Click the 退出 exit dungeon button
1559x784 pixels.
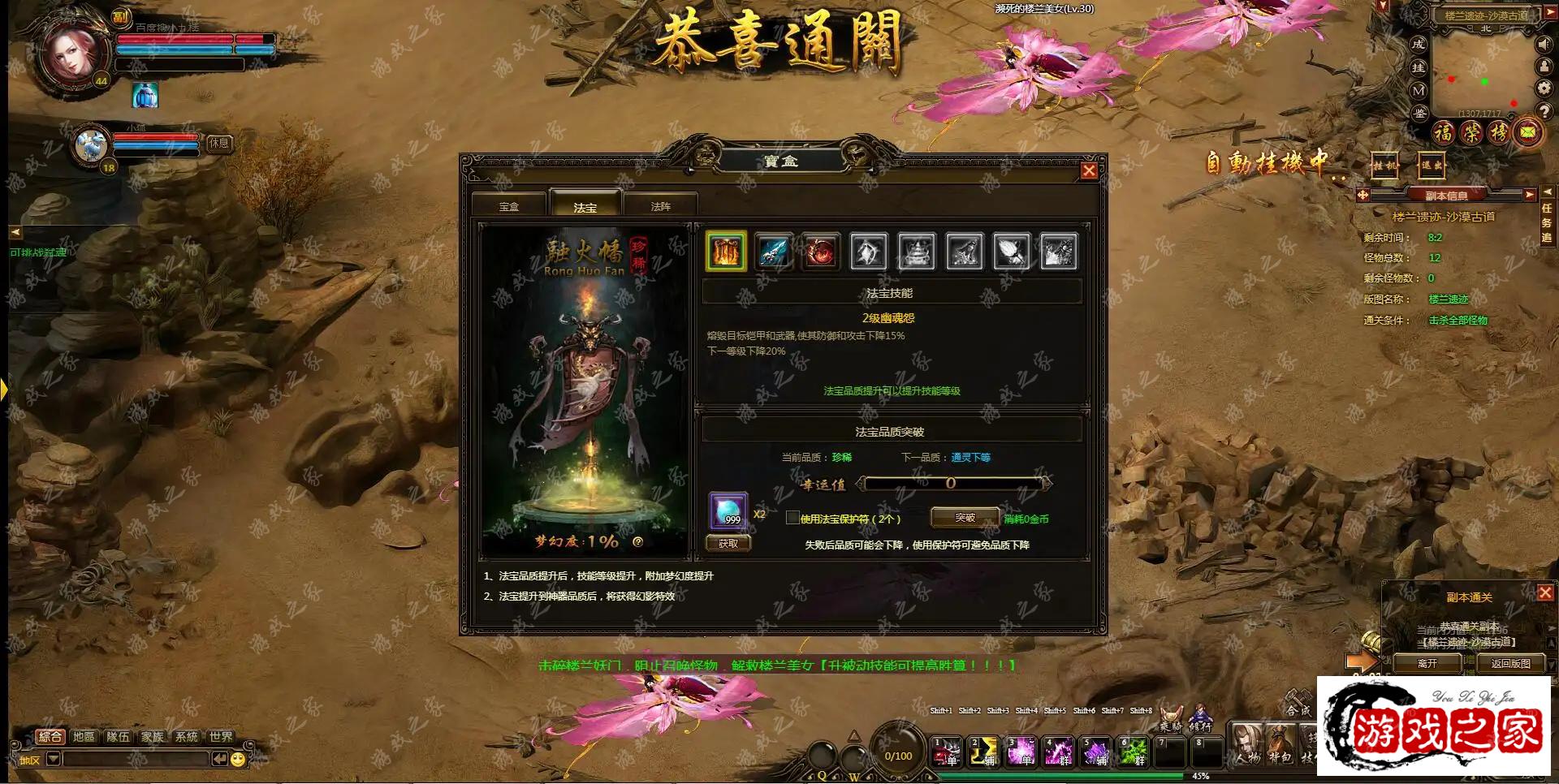pos(1431,166)
